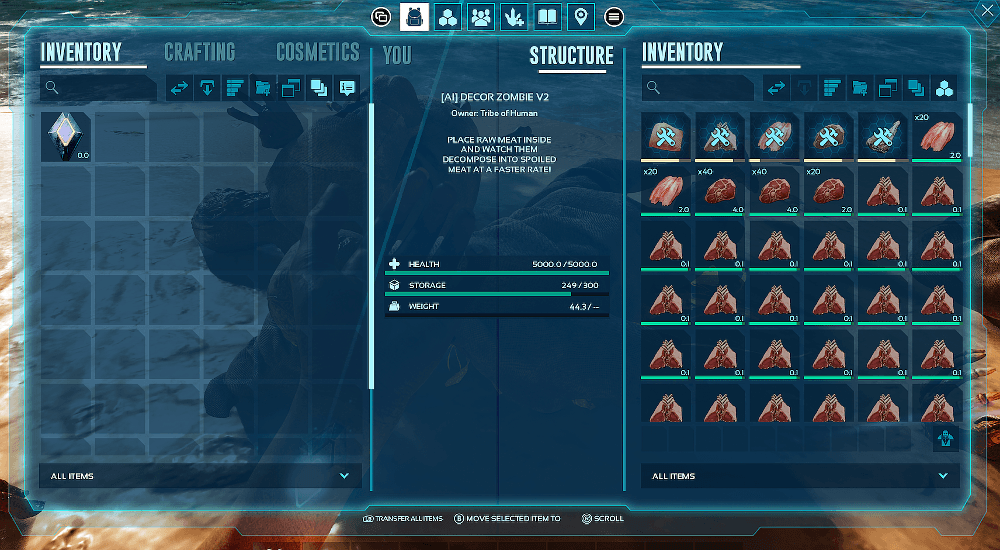This screenshot has height=550, width=1000.
Task: Open the tribe members screen
Action: tap(482, 17)
